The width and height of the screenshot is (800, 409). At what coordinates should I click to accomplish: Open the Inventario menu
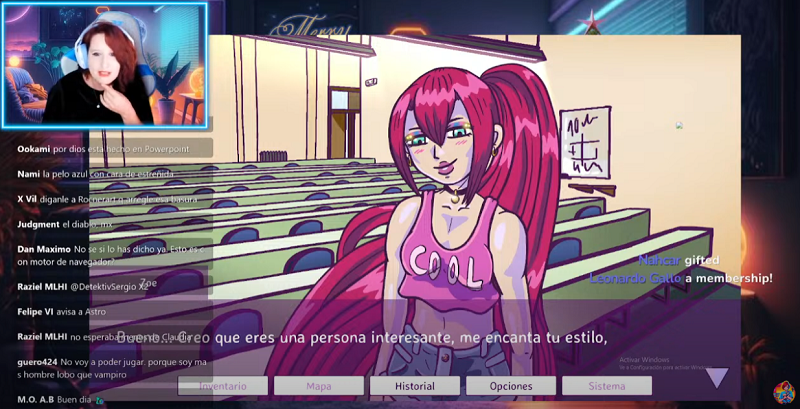(x=223, y=386)
